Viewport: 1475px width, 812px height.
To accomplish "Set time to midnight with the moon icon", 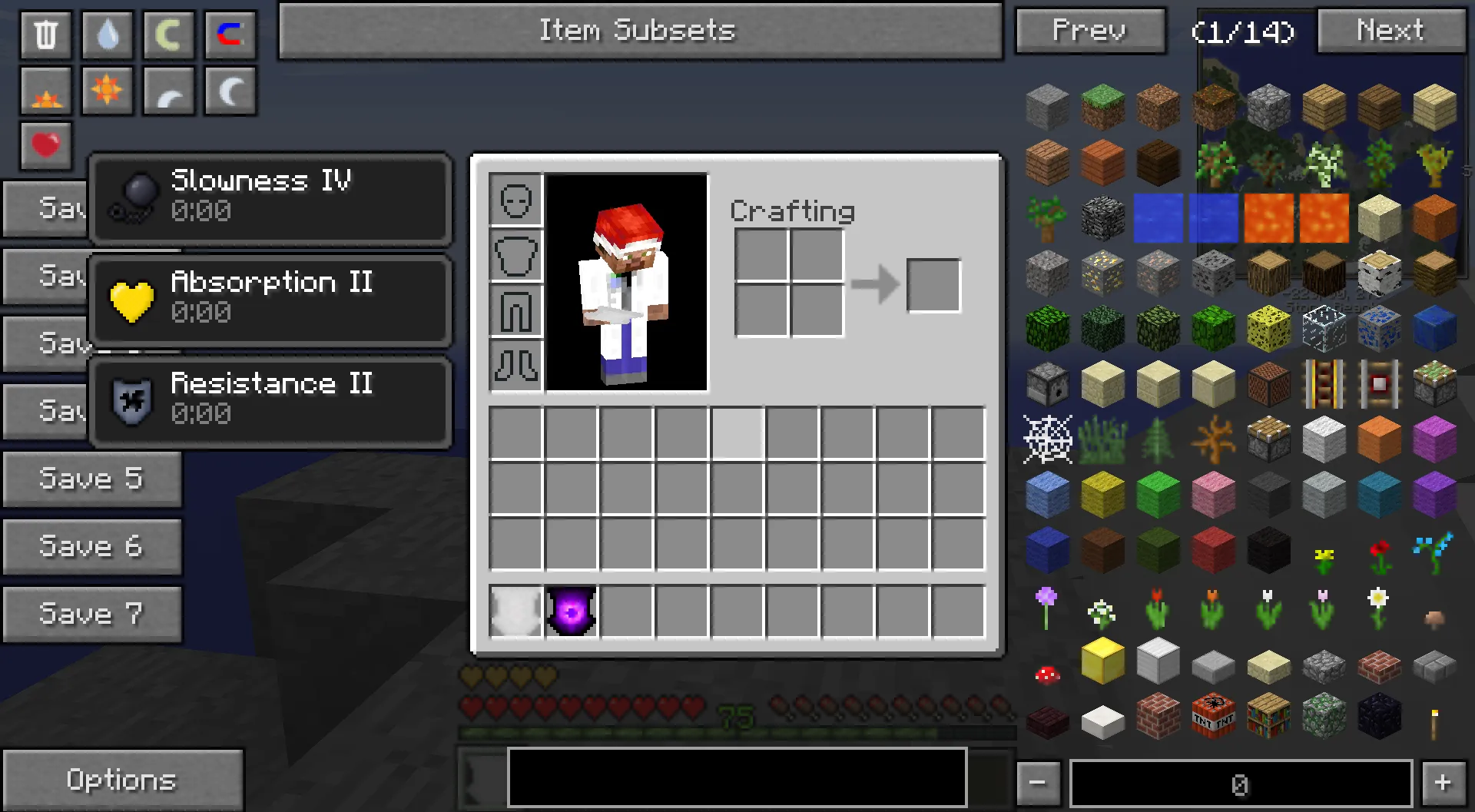I will click(x=230, y=91).
